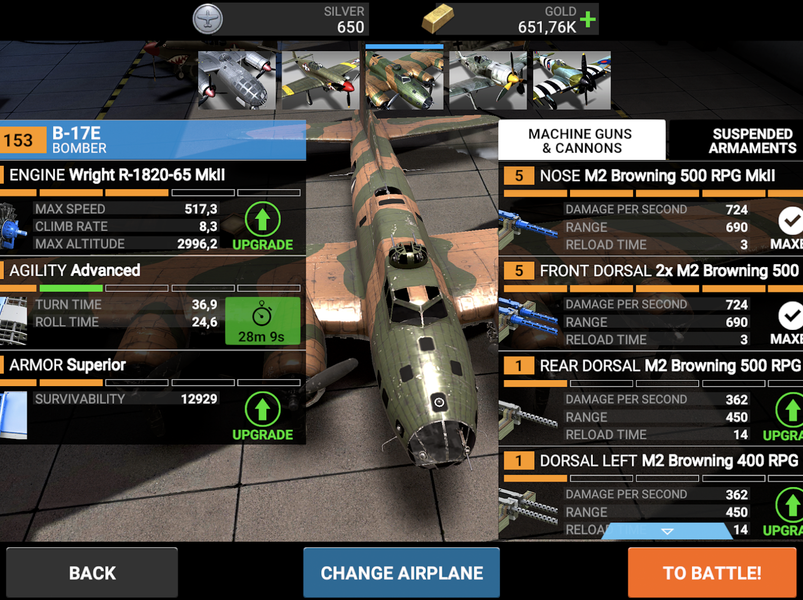Upgrade the Dorsal Left M2 Browning gun

point(790,511)
